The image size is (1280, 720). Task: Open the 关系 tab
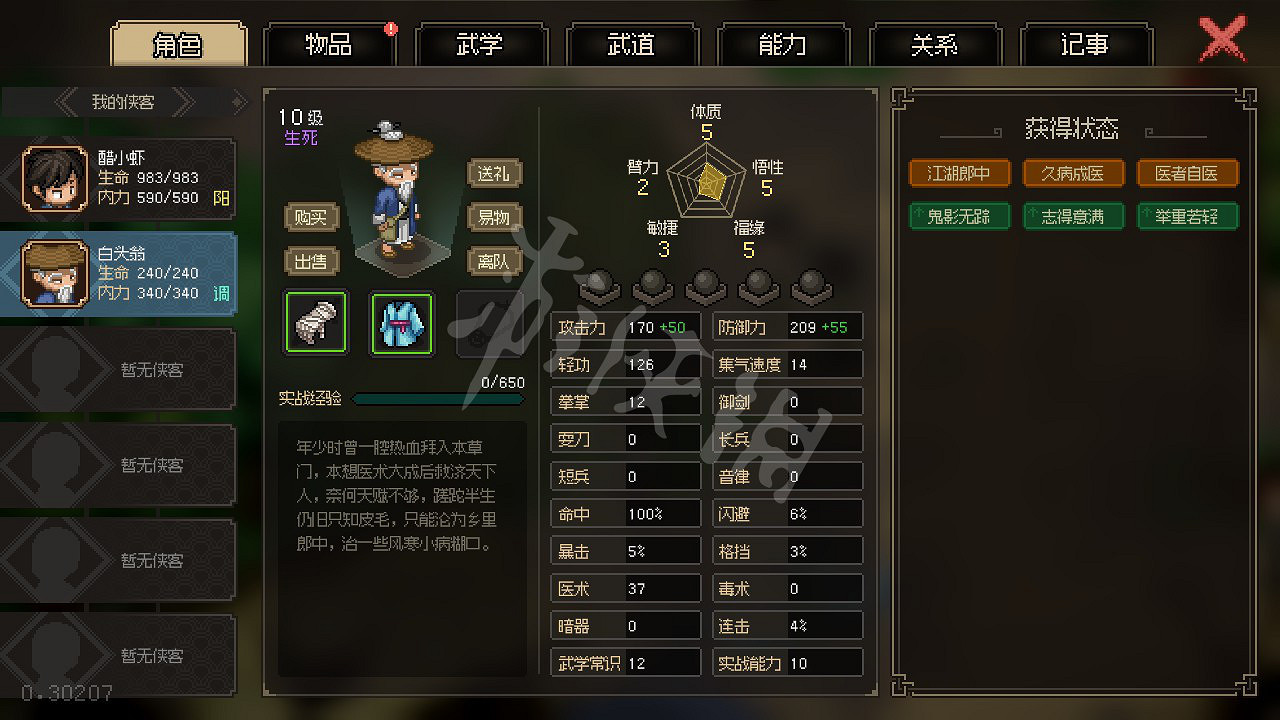tap(936, 44)
